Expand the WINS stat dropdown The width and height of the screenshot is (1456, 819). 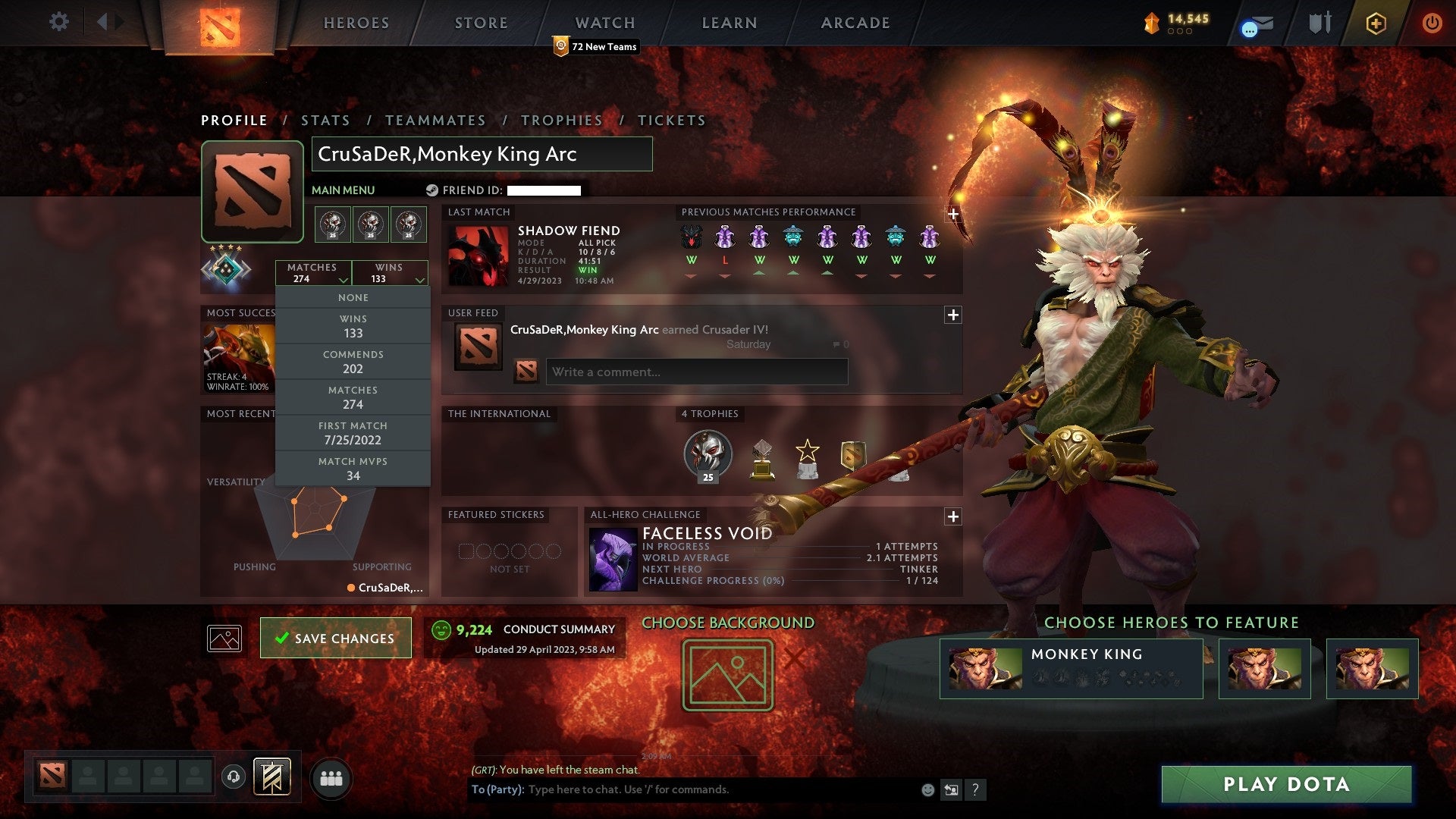click(421, 278)
